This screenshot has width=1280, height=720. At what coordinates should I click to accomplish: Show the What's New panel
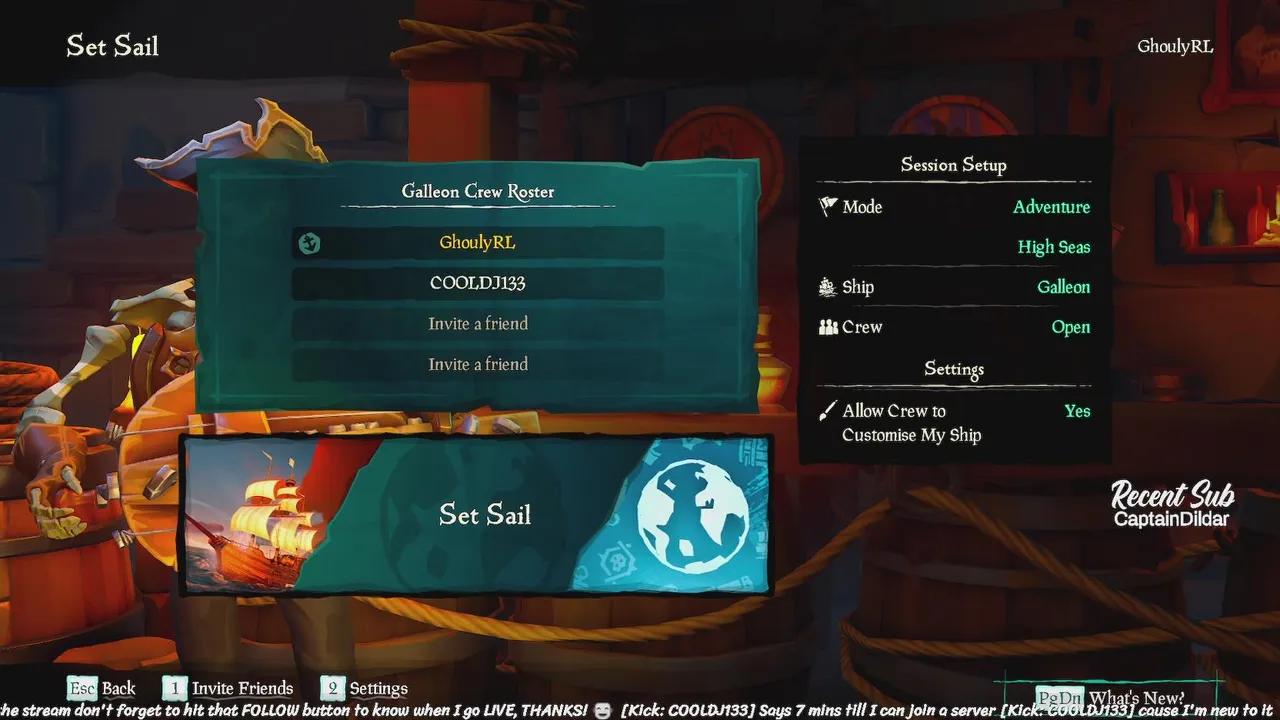click(1112, 697)
